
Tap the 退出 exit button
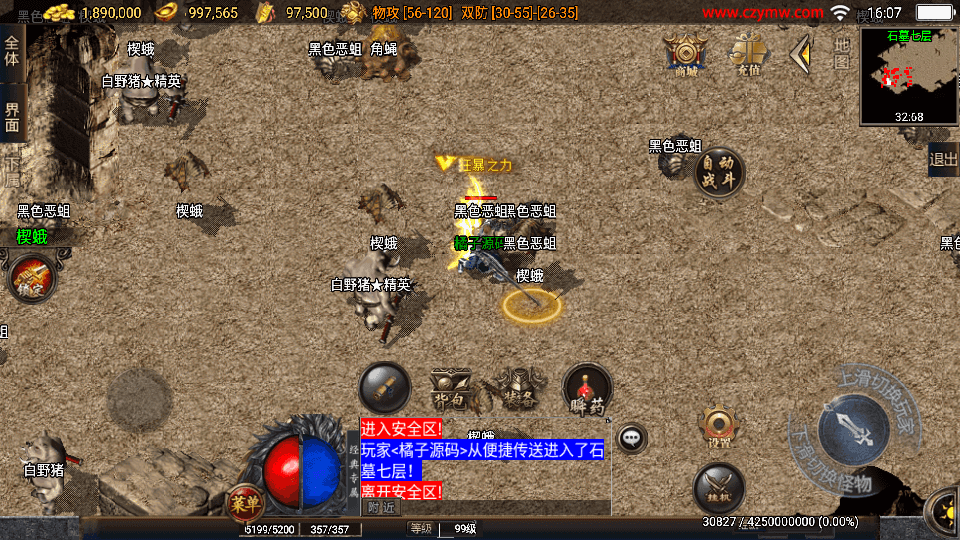click(943, 159)
